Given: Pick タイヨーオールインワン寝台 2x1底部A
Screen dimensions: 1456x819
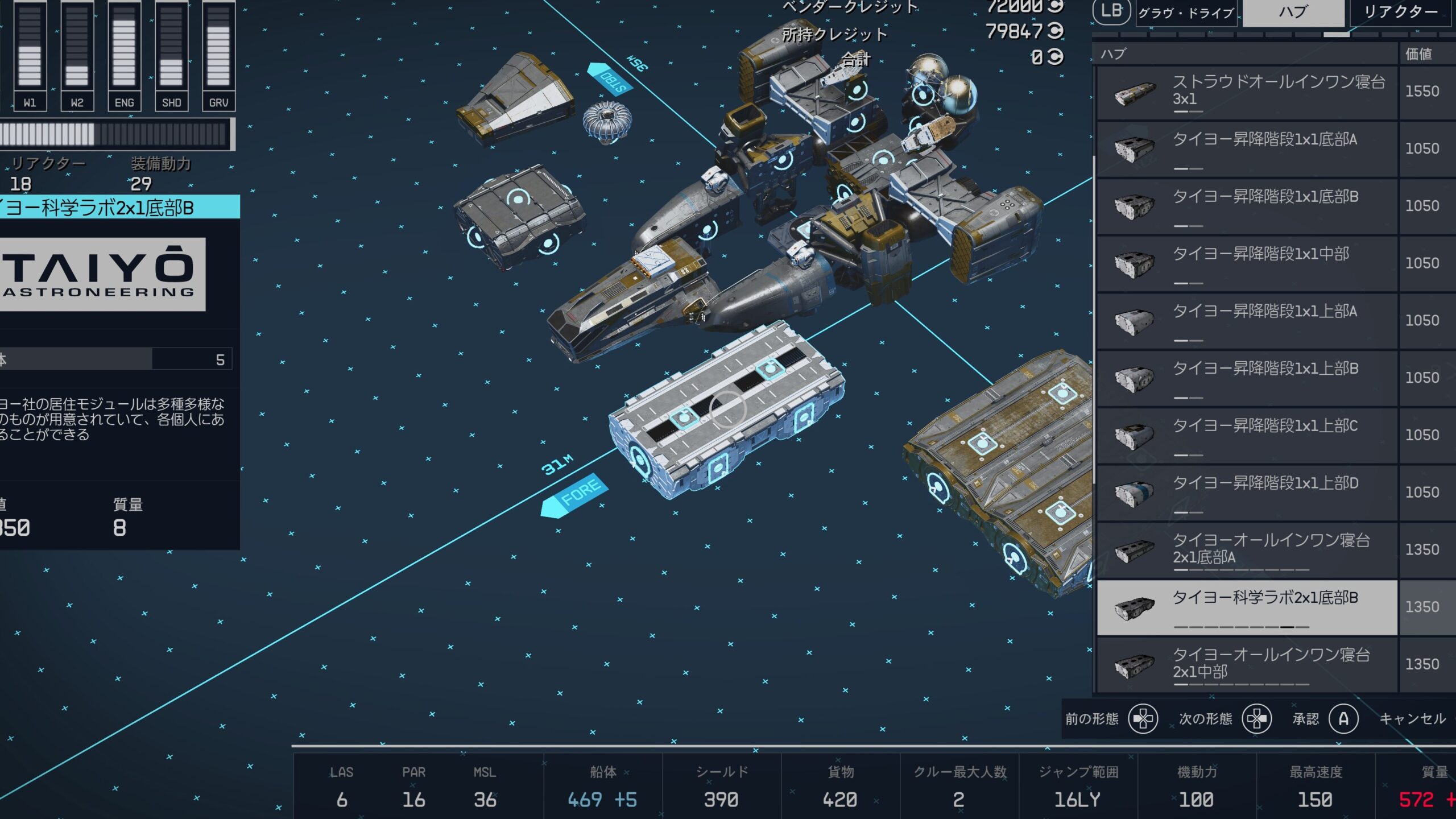Looking at the screenshot, I should pyautogui.click(x=1247, y=550).
